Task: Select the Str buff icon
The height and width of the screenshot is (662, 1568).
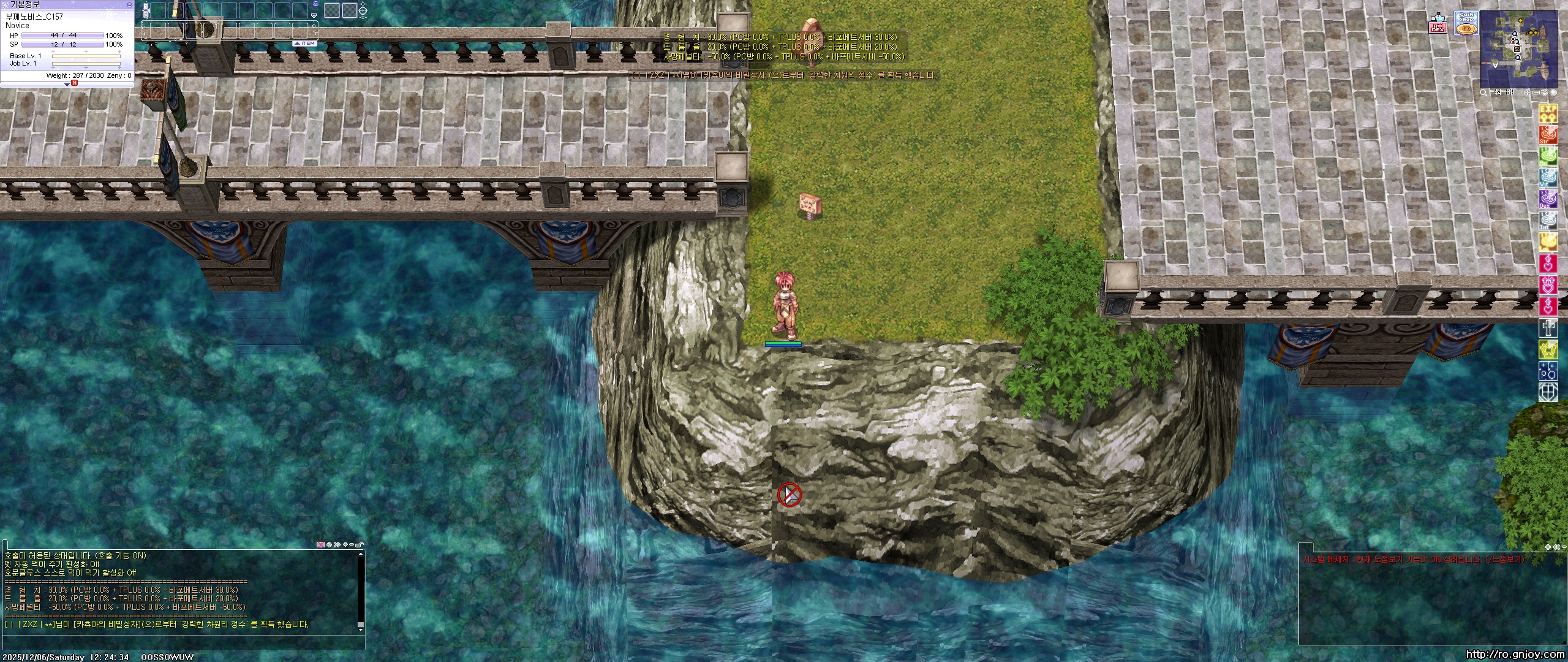Action: coord(1549,135)
